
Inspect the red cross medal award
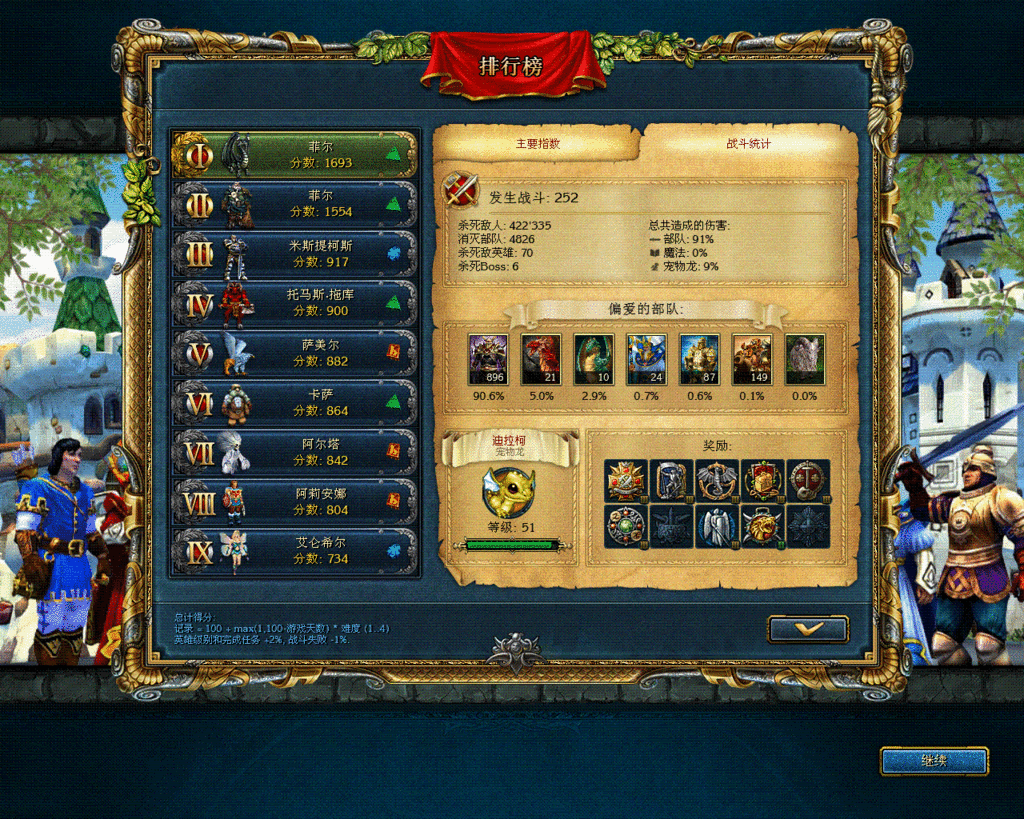(625, 481)
